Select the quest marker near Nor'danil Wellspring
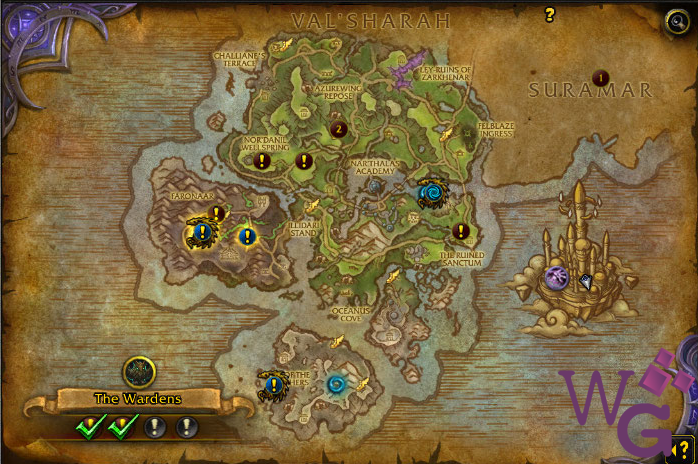The image size is (698, 464). point(262,160)
